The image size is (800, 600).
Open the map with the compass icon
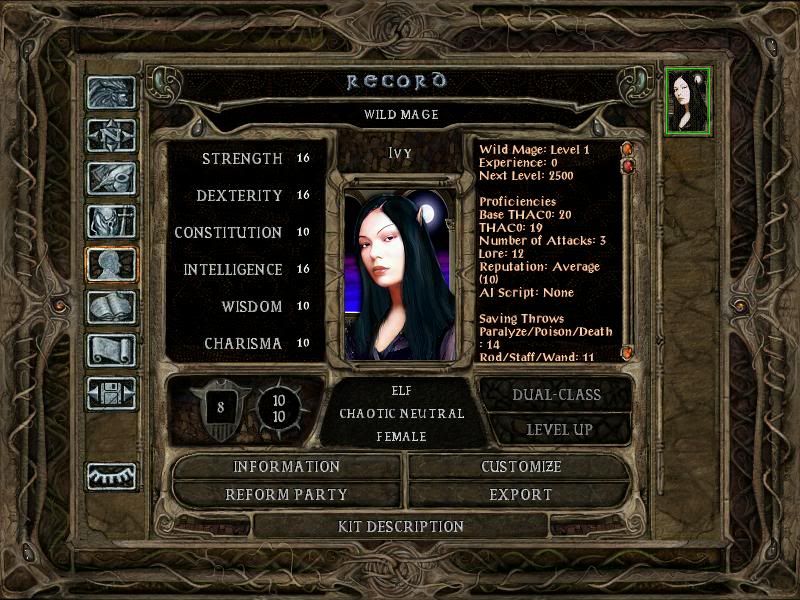111,136
